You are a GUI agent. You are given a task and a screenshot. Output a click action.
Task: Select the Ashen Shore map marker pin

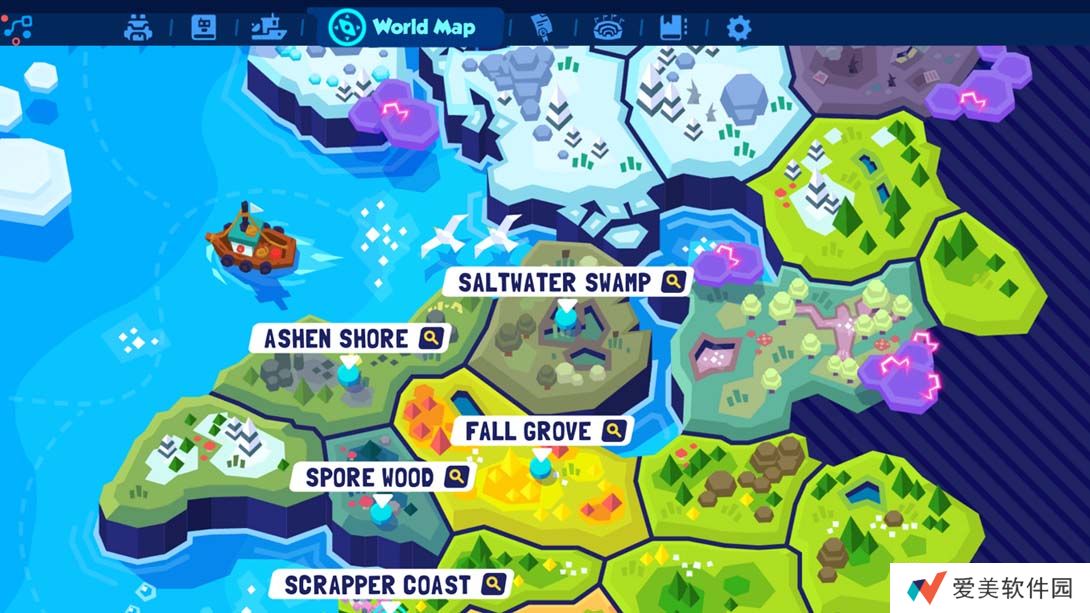click(x=348, y=373)
